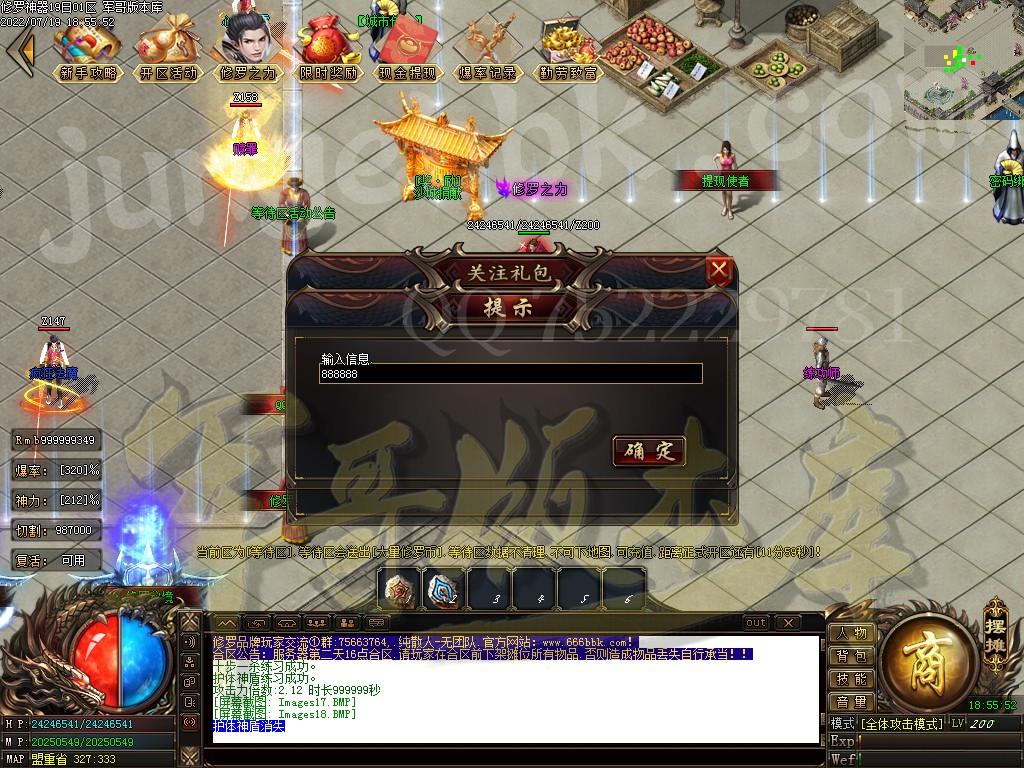Open the 现金提现 cash withdrawal menu

(407, 51)
